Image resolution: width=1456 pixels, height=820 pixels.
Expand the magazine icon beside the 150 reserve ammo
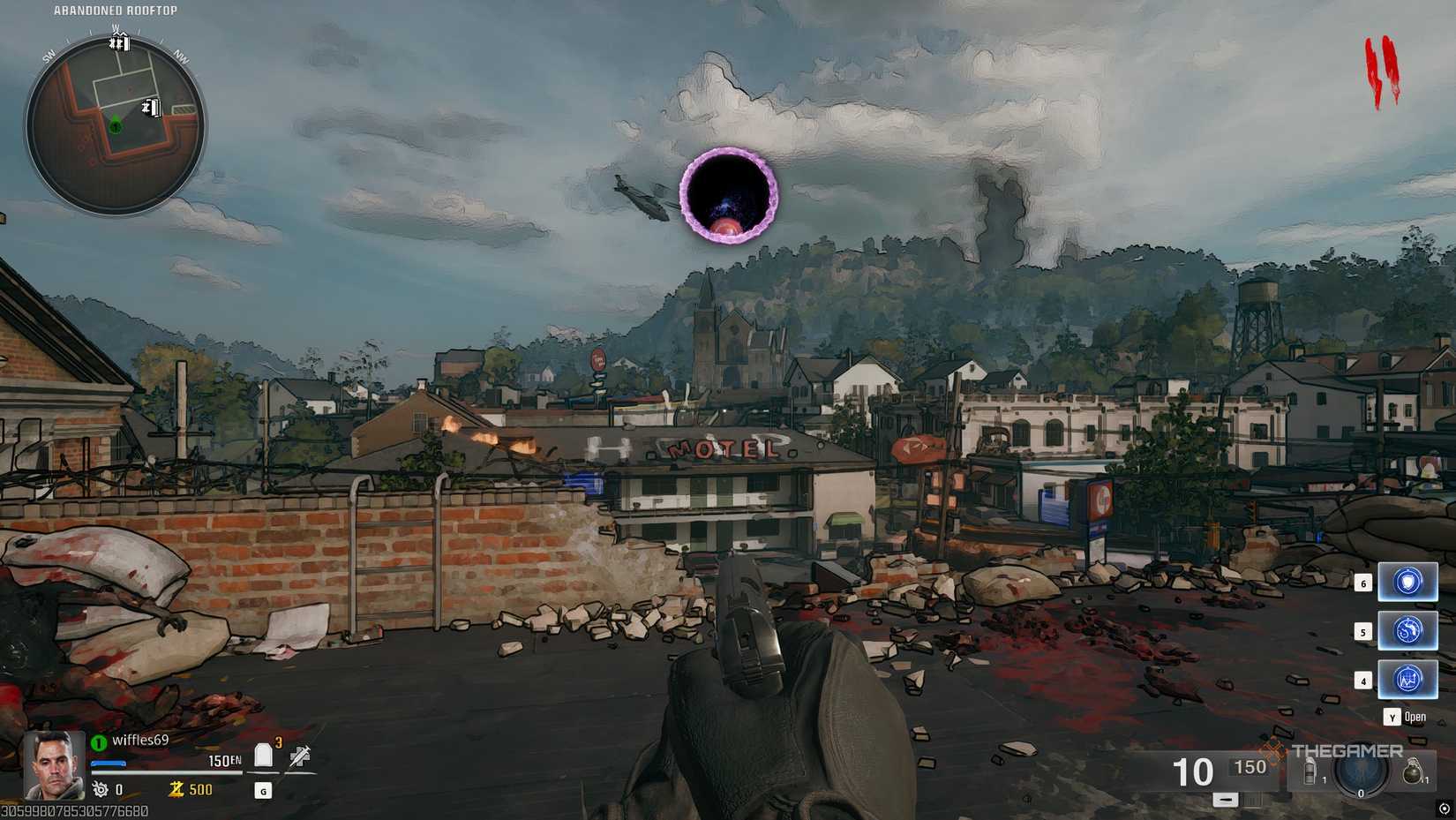[x=1251, y=800]
